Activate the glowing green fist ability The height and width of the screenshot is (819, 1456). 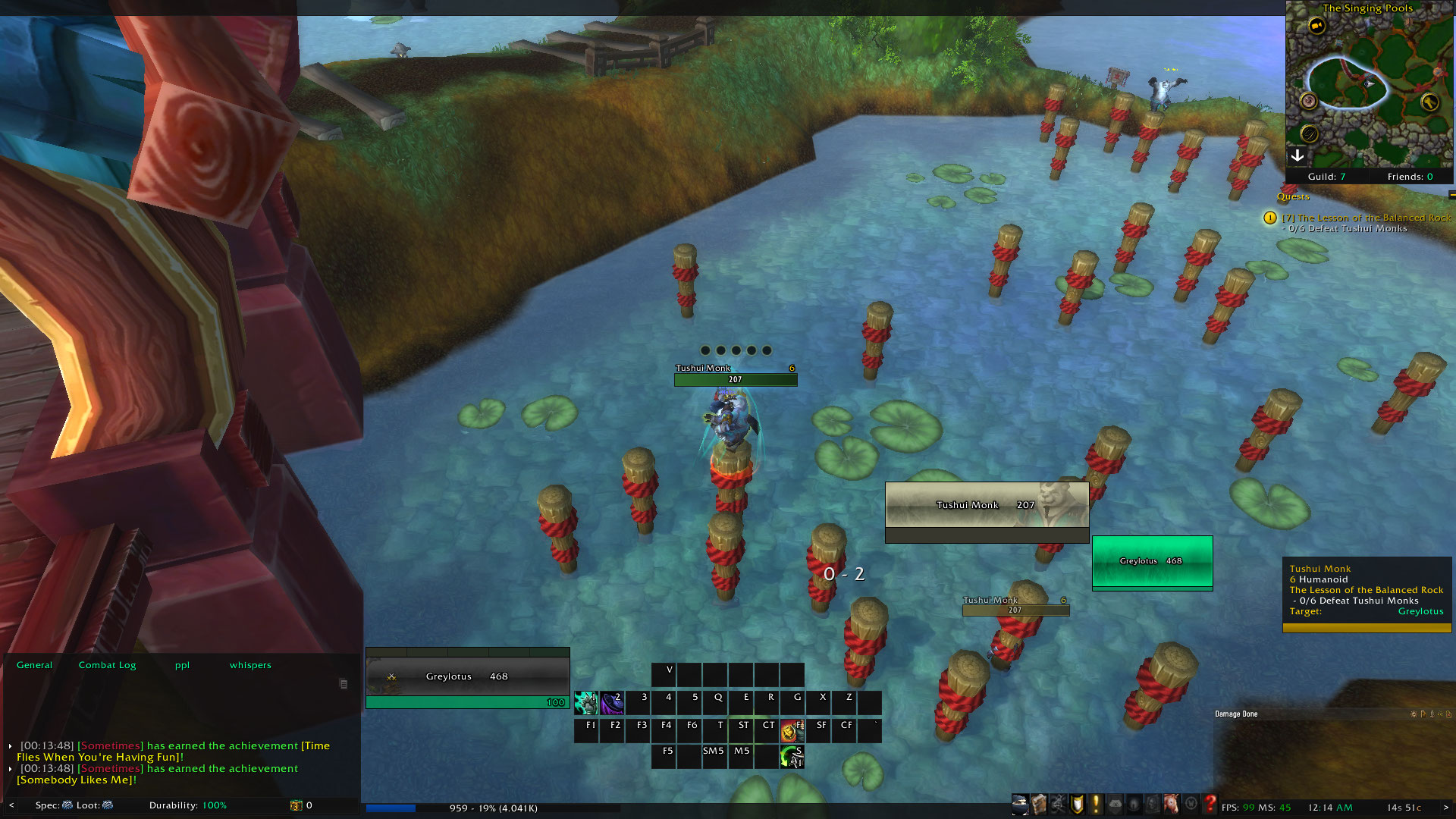[x=586, y=703]
